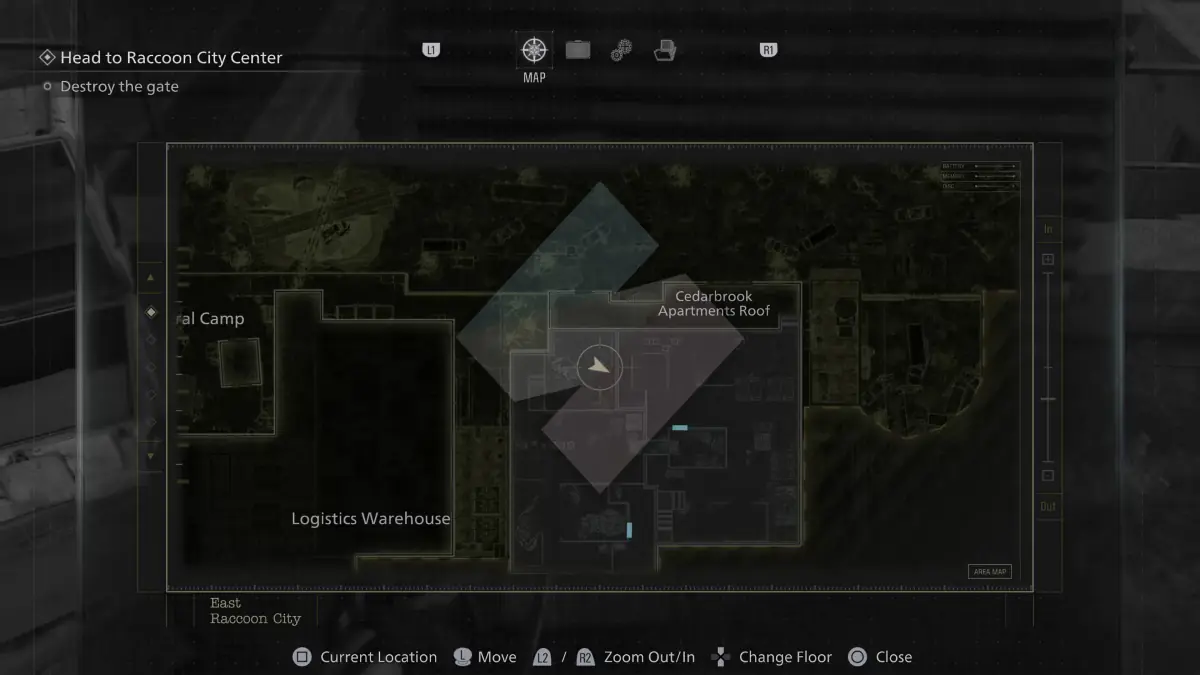Viewport: 1200px width, 675px height.
Task: Select the MAP compass tab
Action: point(534,50)
